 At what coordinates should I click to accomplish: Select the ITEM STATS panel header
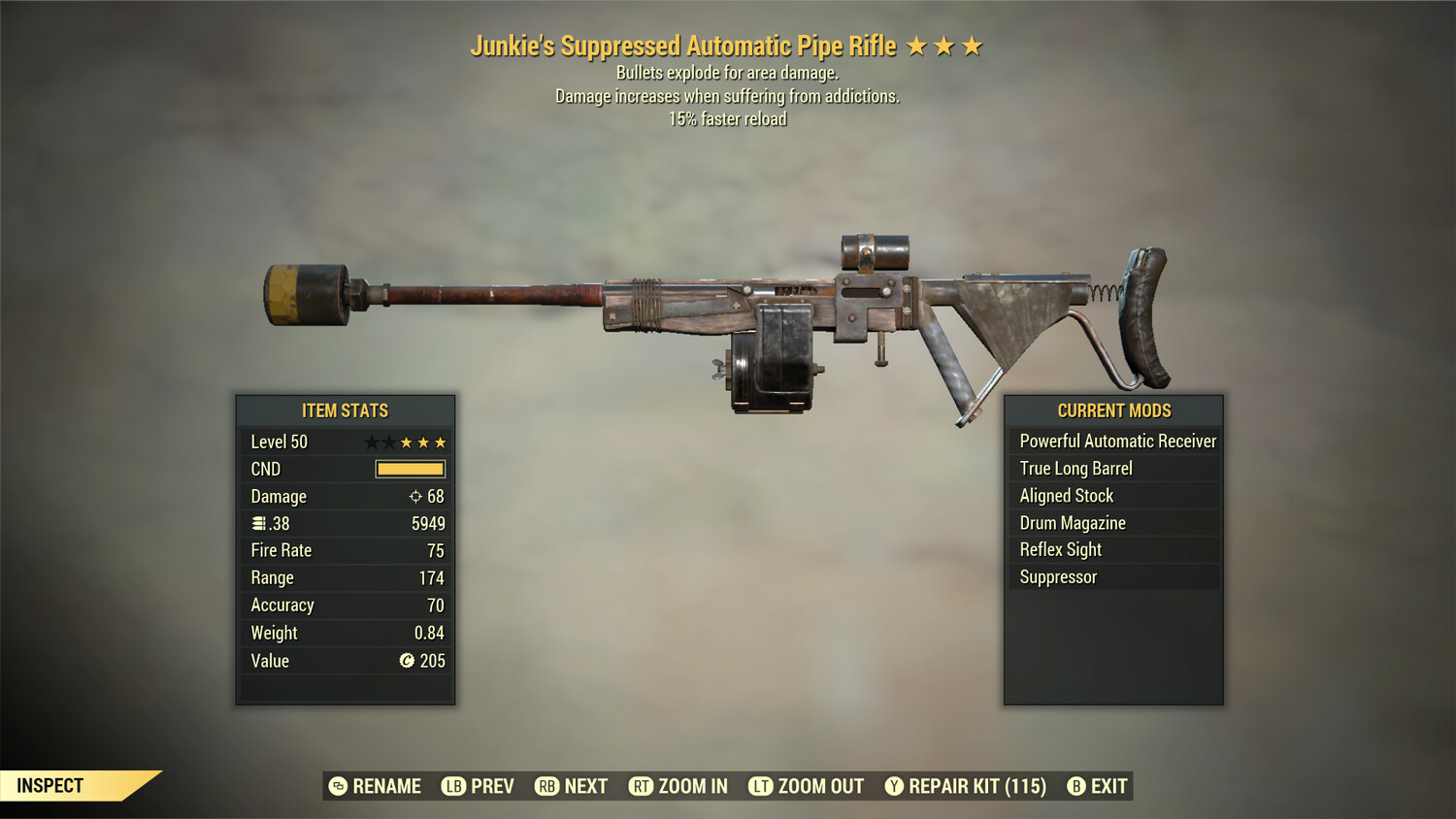345,410
